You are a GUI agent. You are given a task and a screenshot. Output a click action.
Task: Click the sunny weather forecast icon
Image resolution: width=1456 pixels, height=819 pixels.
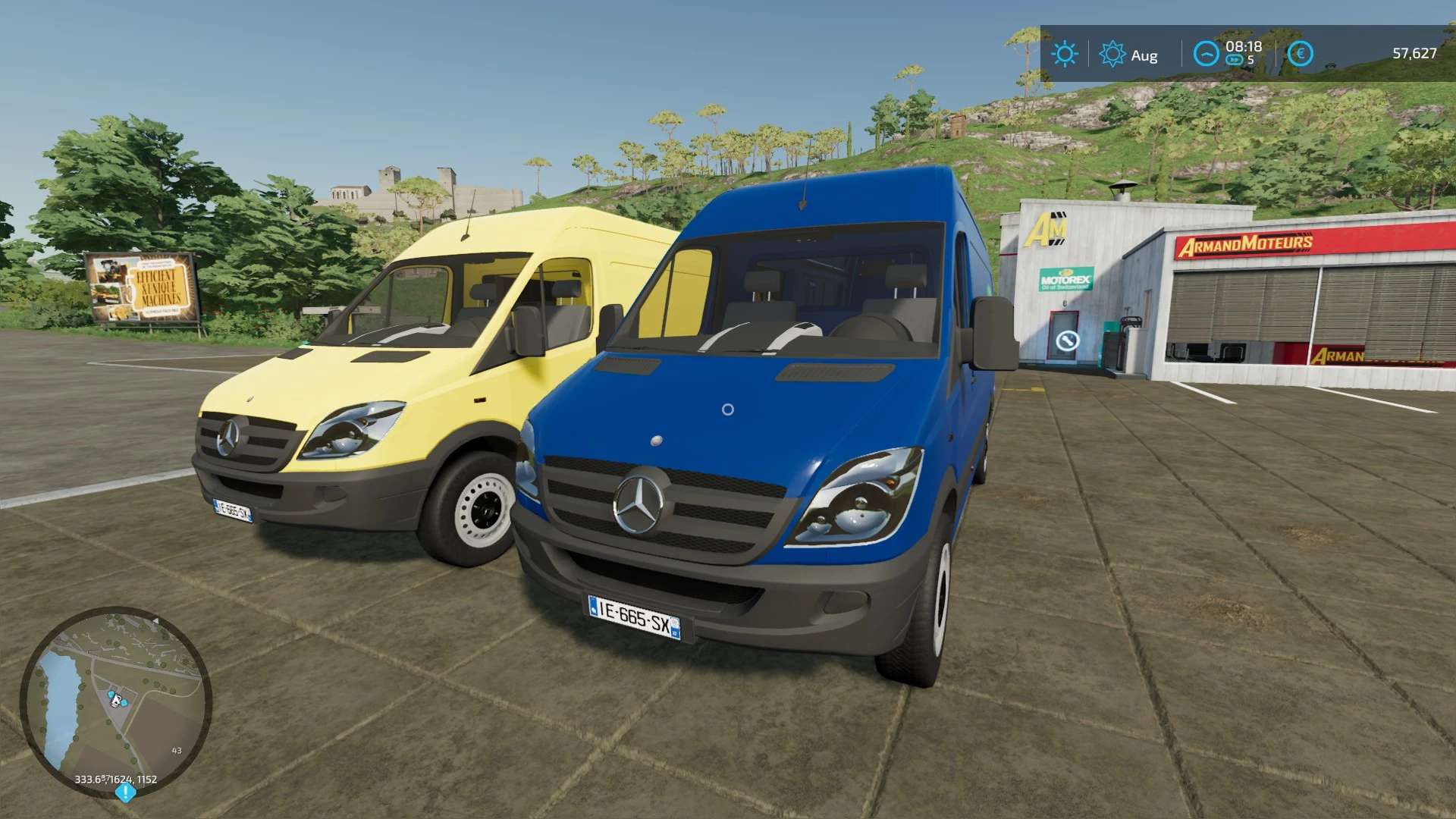tap(1065, 54)
